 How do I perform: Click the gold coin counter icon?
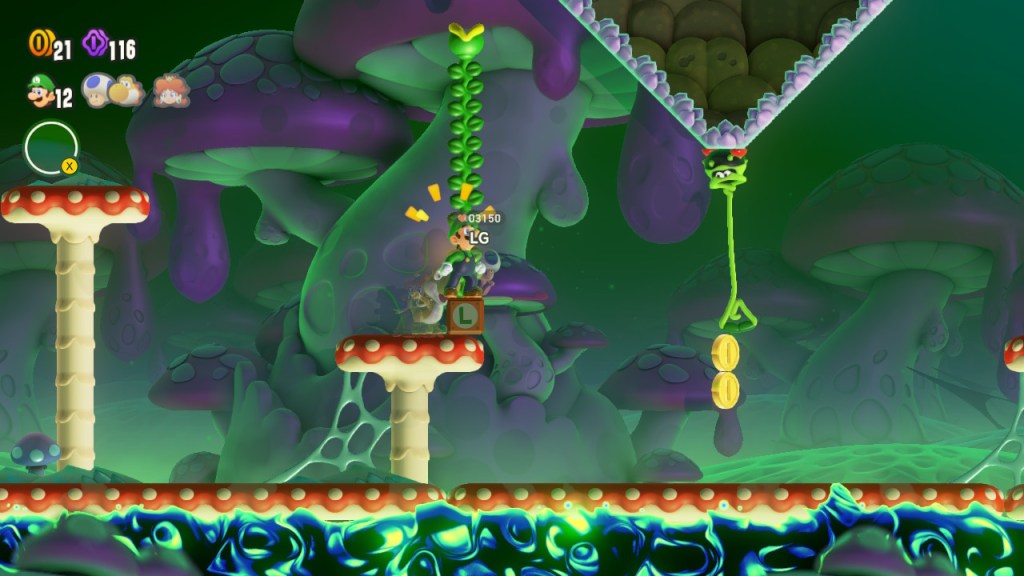(39, 44)
